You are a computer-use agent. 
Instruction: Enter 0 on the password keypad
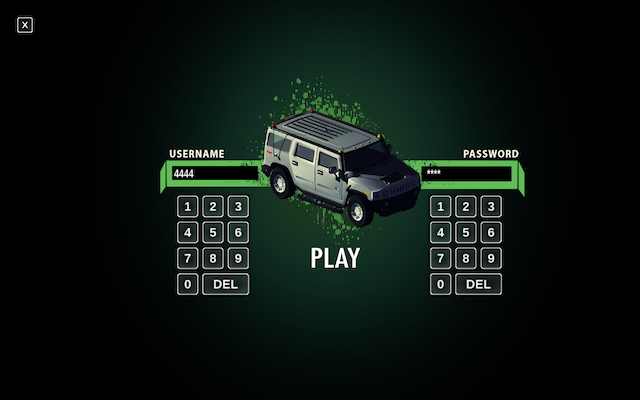[x=441, y=285]
